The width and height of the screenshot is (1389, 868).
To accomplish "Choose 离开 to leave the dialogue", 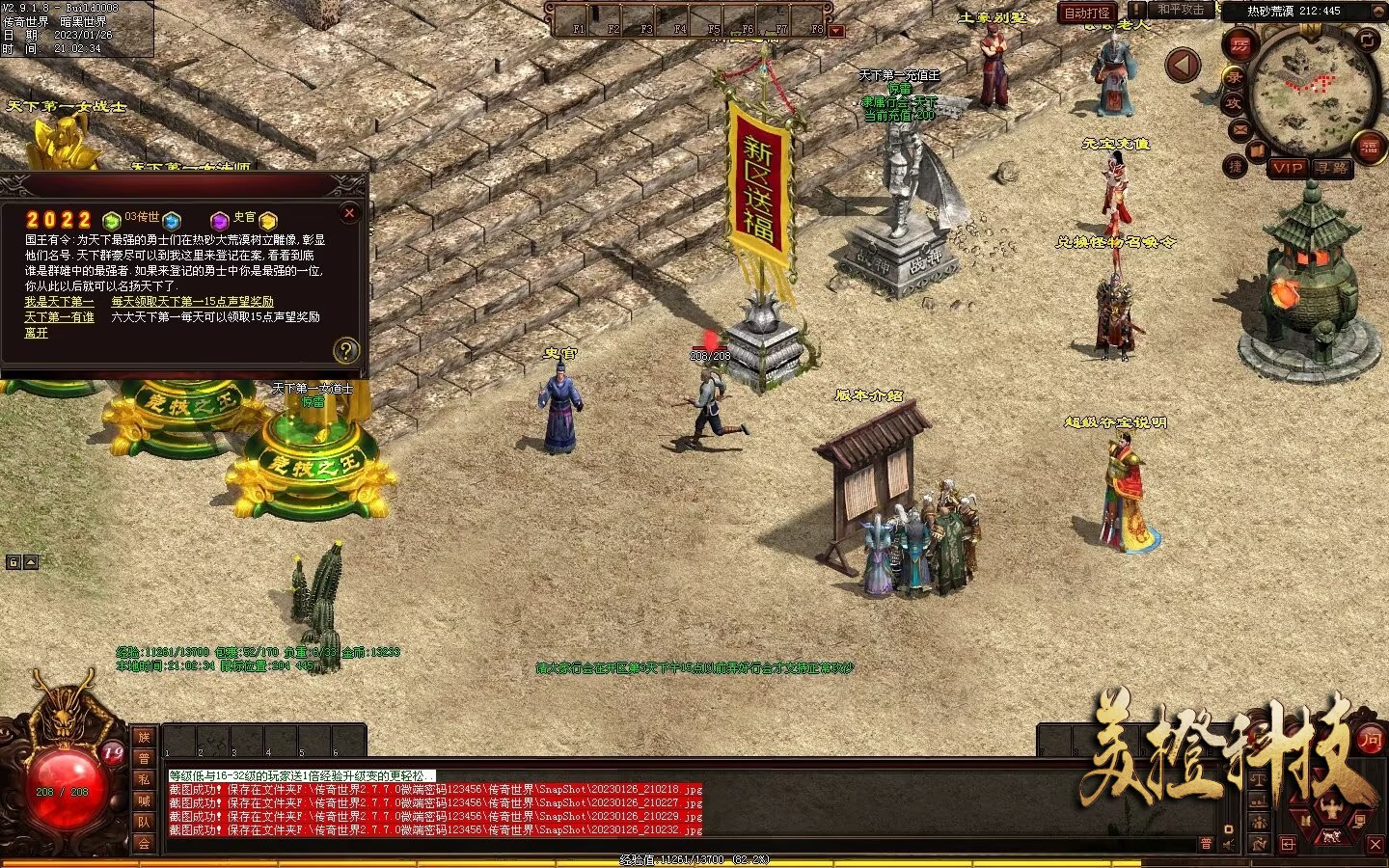I will [36, 333].
